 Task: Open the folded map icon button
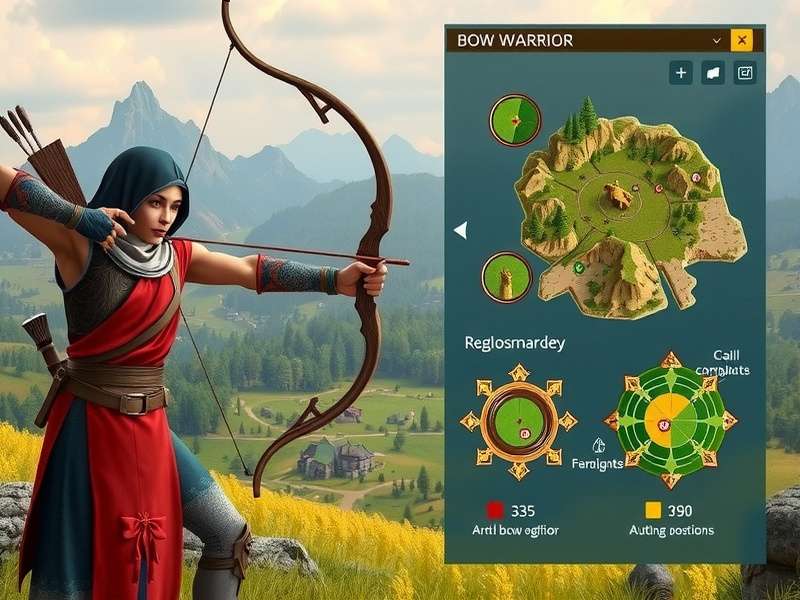[713, 72]
